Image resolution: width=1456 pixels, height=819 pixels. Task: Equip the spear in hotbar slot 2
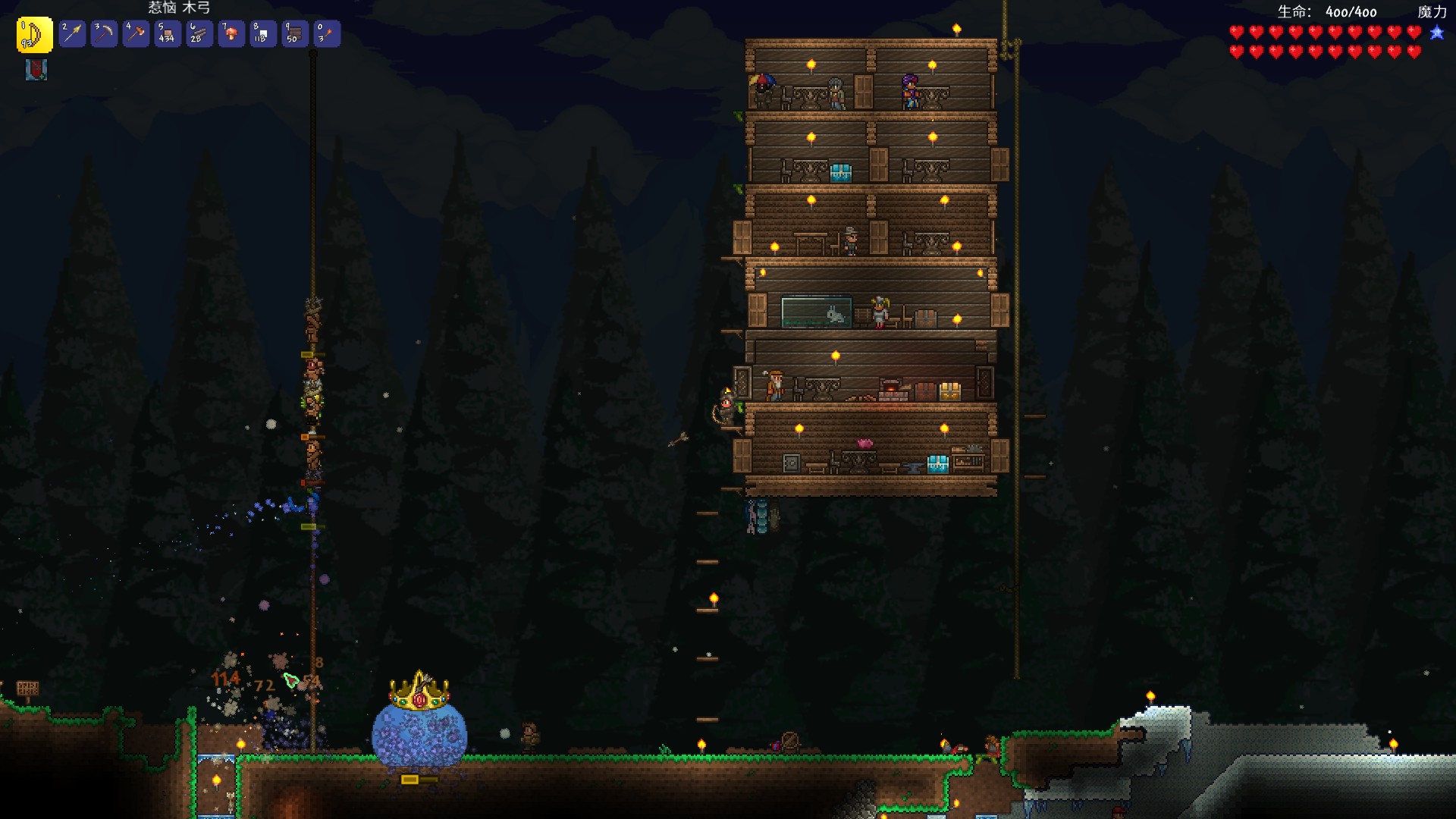click(x=72, y=34)
